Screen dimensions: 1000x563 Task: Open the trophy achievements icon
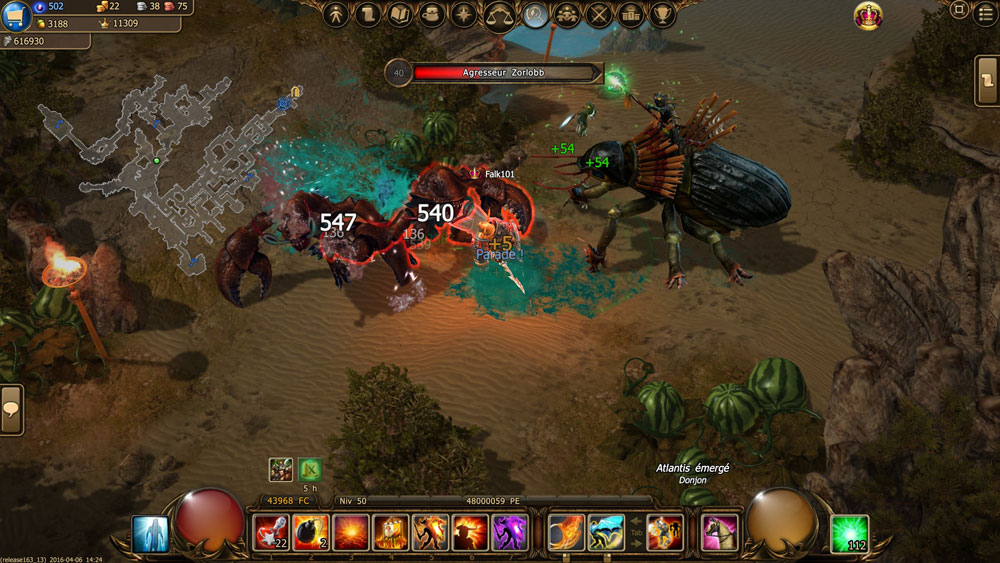(x=661, y=15)
